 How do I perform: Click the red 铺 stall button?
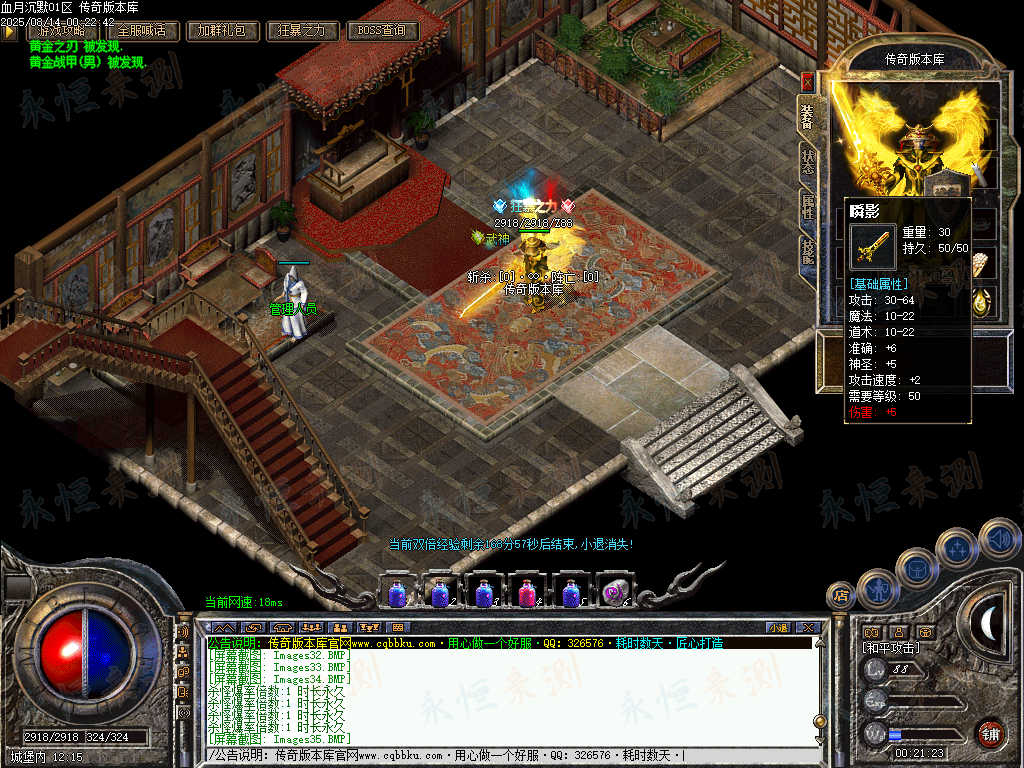(989, 733)
